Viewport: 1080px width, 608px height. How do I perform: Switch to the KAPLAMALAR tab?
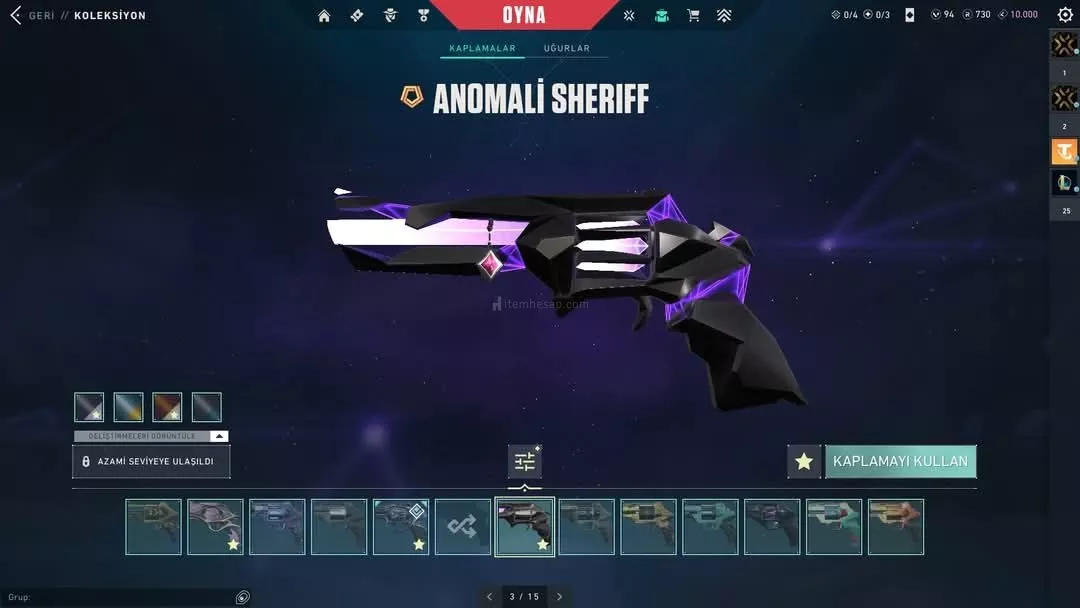[x=482, y=48]
